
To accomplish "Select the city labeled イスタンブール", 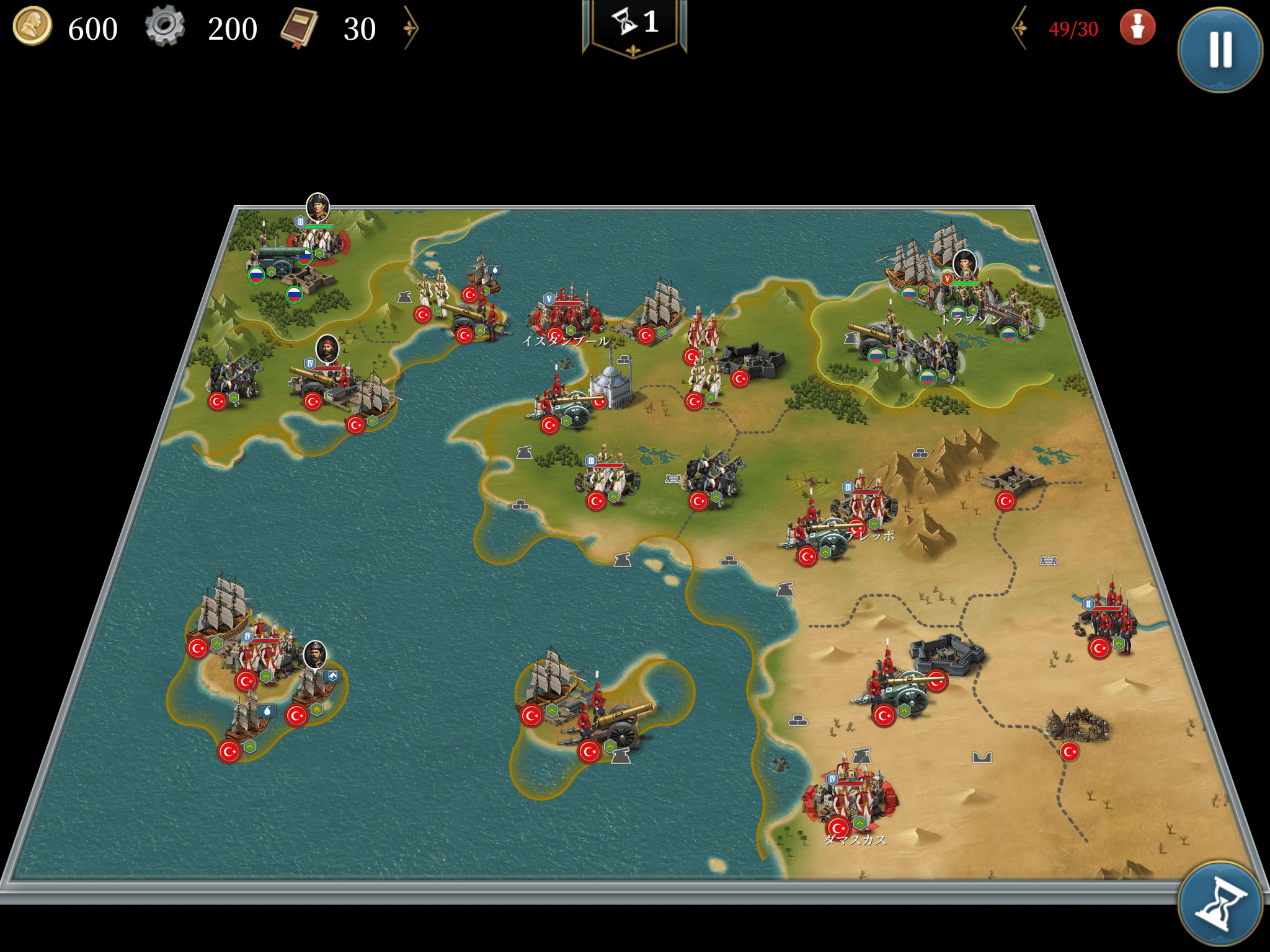I will [x=566, y=317].
